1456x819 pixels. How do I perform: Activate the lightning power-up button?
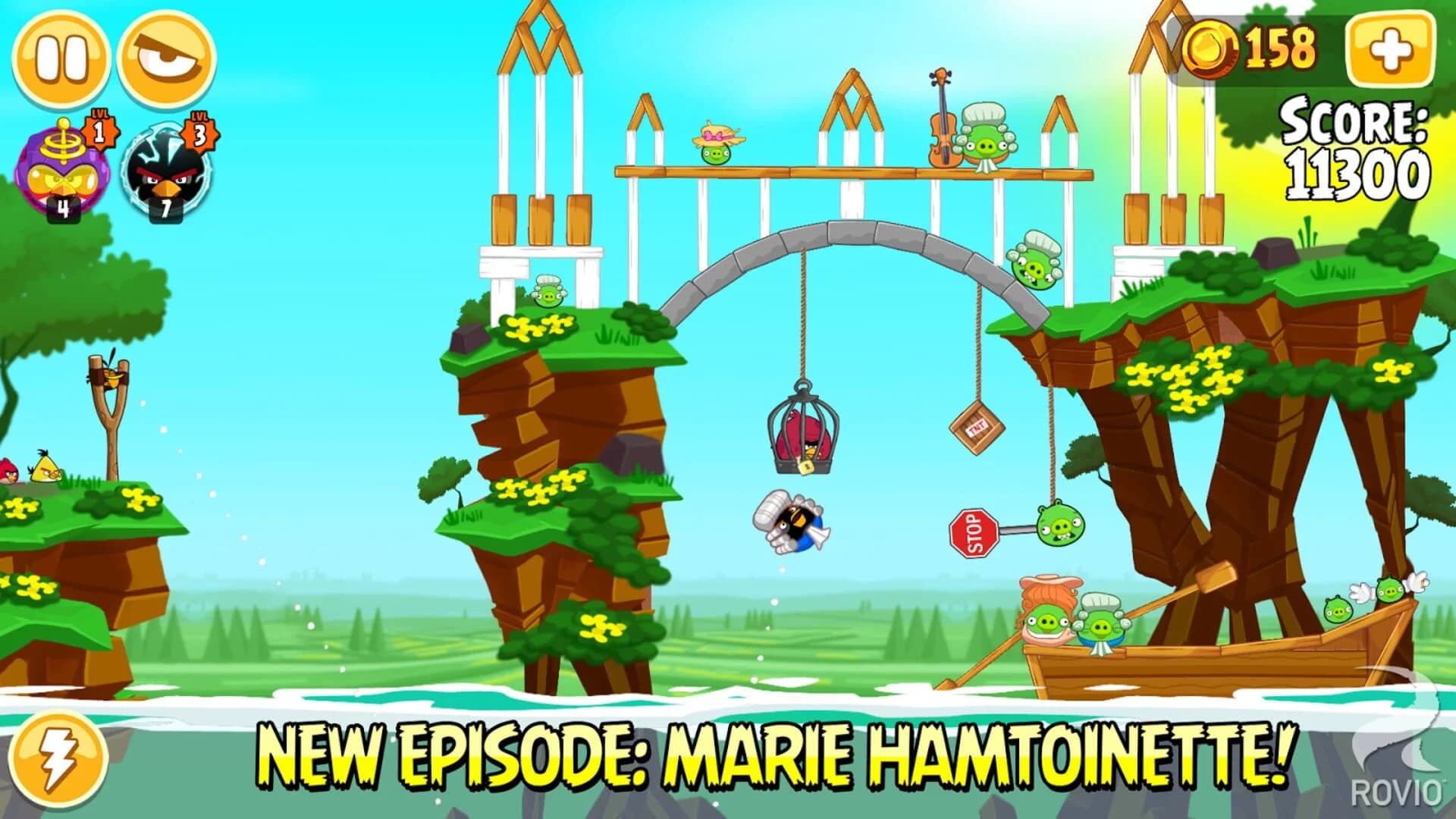(x=59, y=758)
